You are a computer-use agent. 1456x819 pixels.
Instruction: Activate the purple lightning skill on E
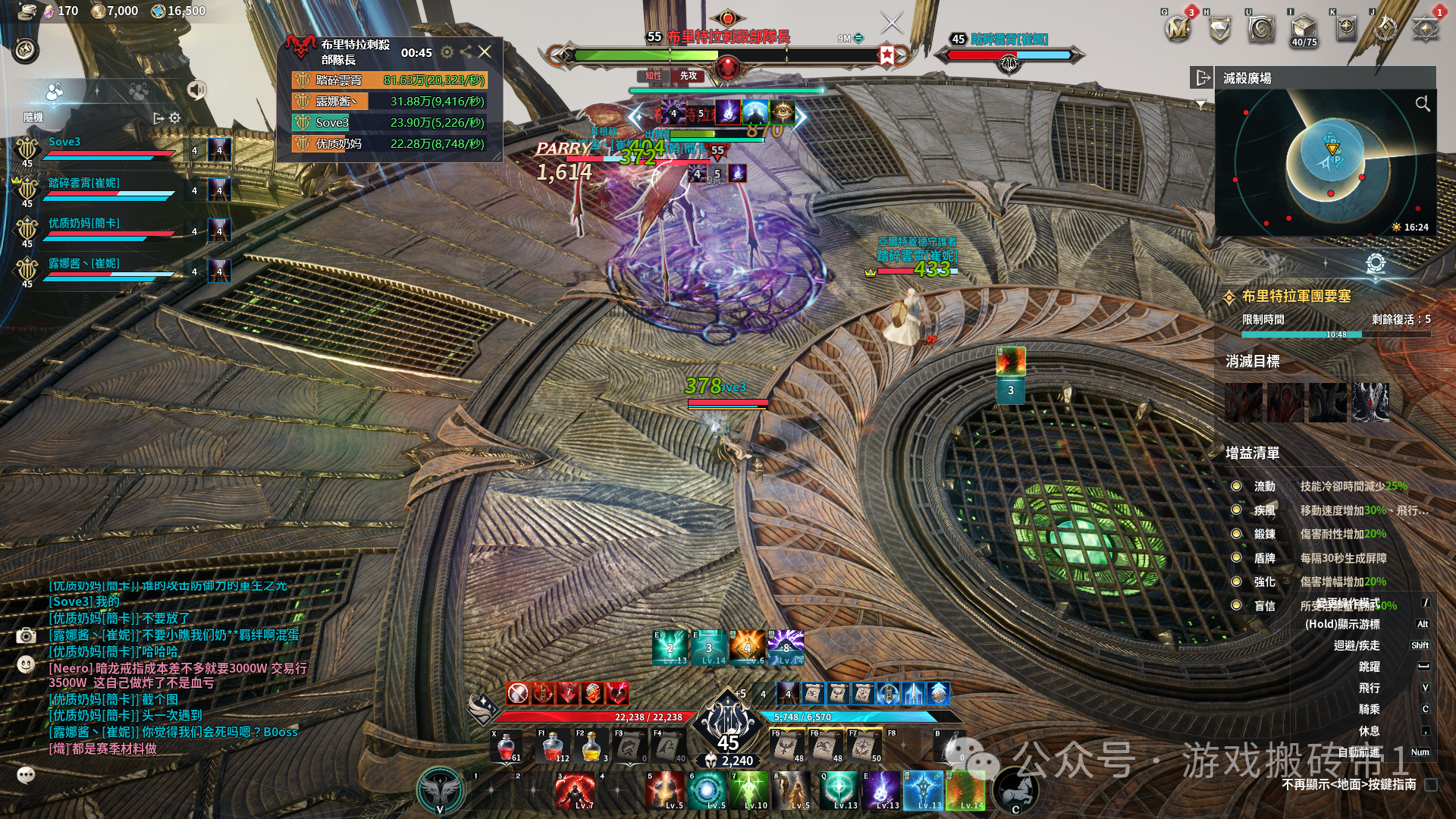882,791
